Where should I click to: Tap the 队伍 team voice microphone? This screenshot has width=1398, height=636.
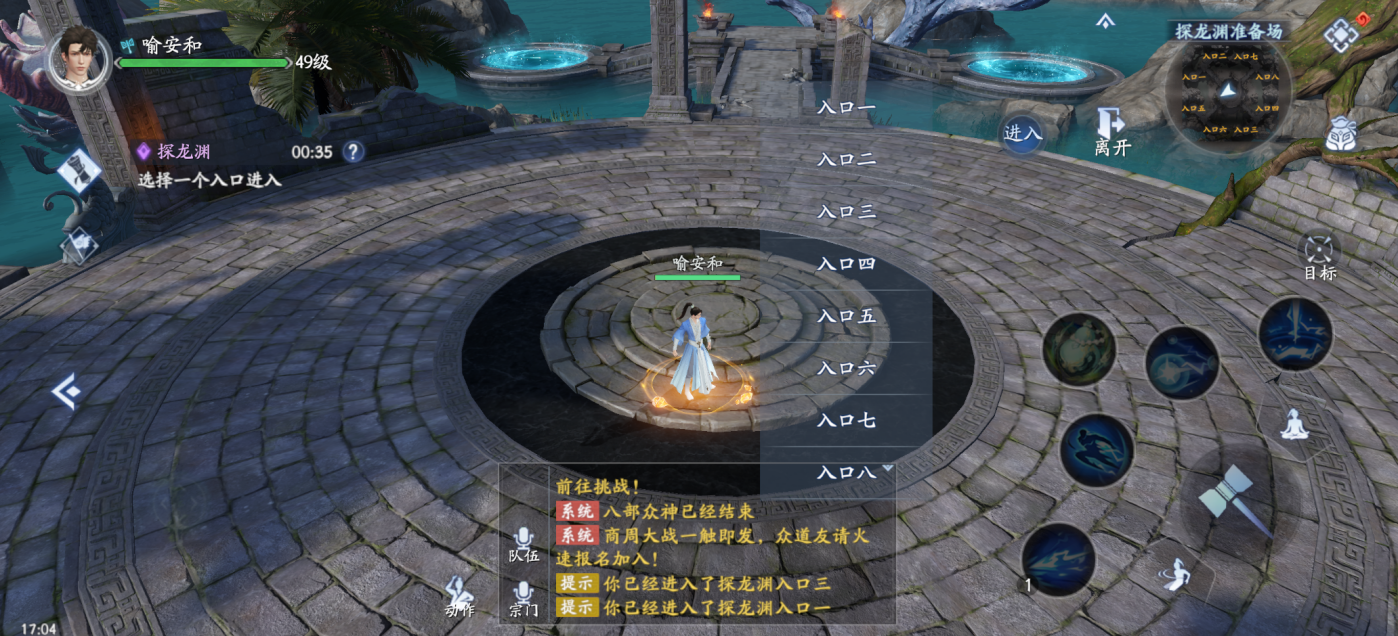[524, 545]
